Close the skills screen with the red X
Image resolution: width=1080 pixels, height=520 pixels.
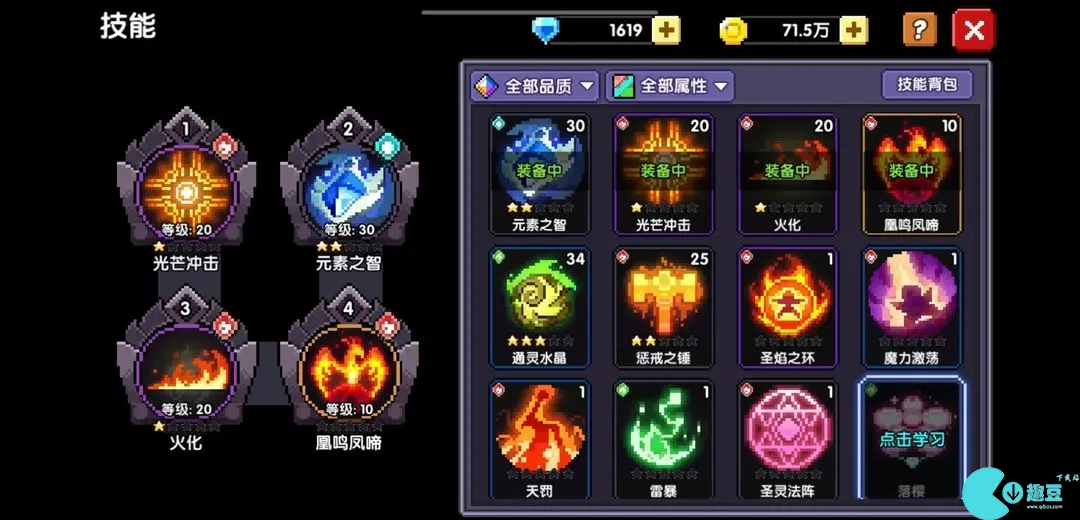[x=974, y=30]
